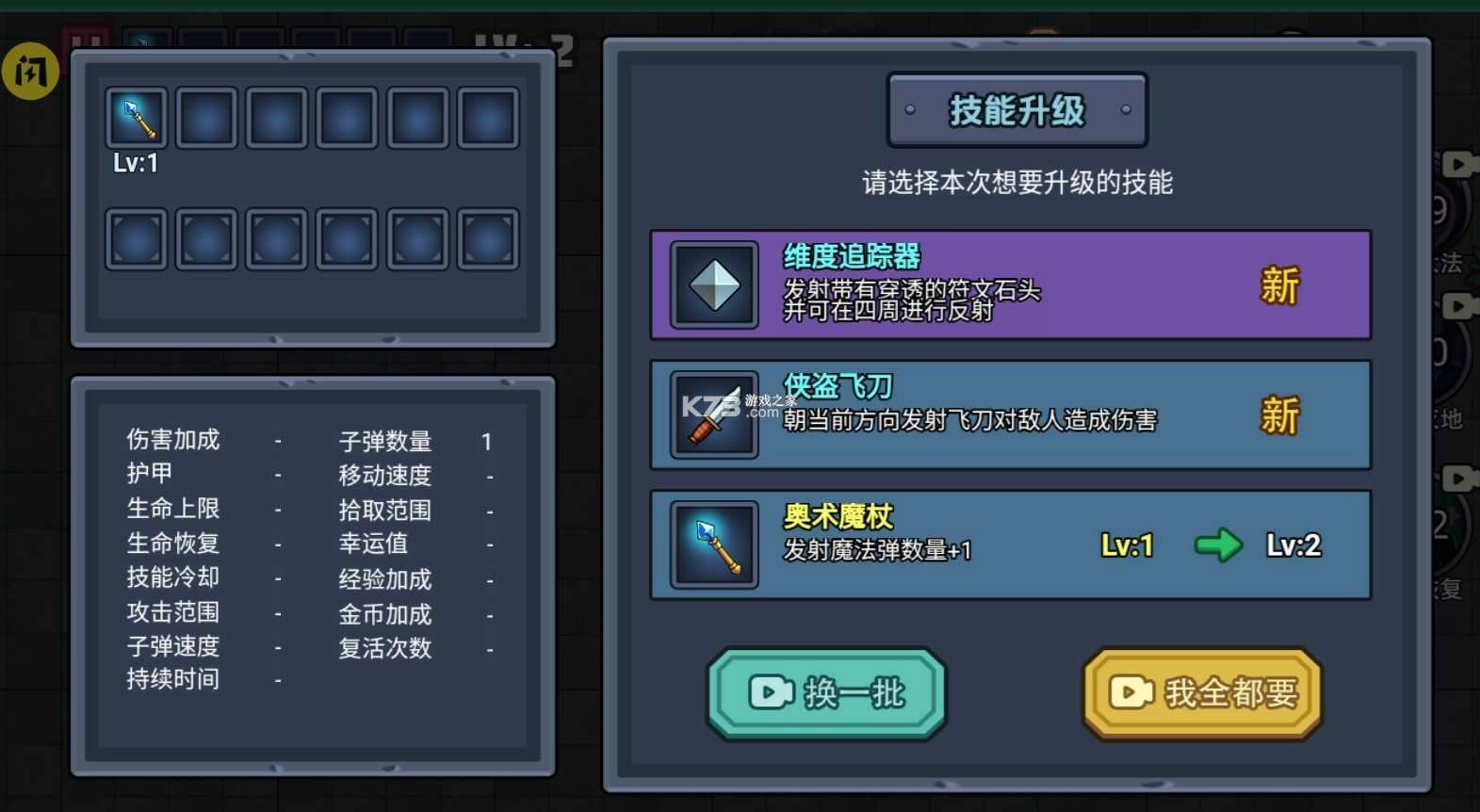
Task: Select the 维度追踪器 rune skill icon
Action: point(713,284)
